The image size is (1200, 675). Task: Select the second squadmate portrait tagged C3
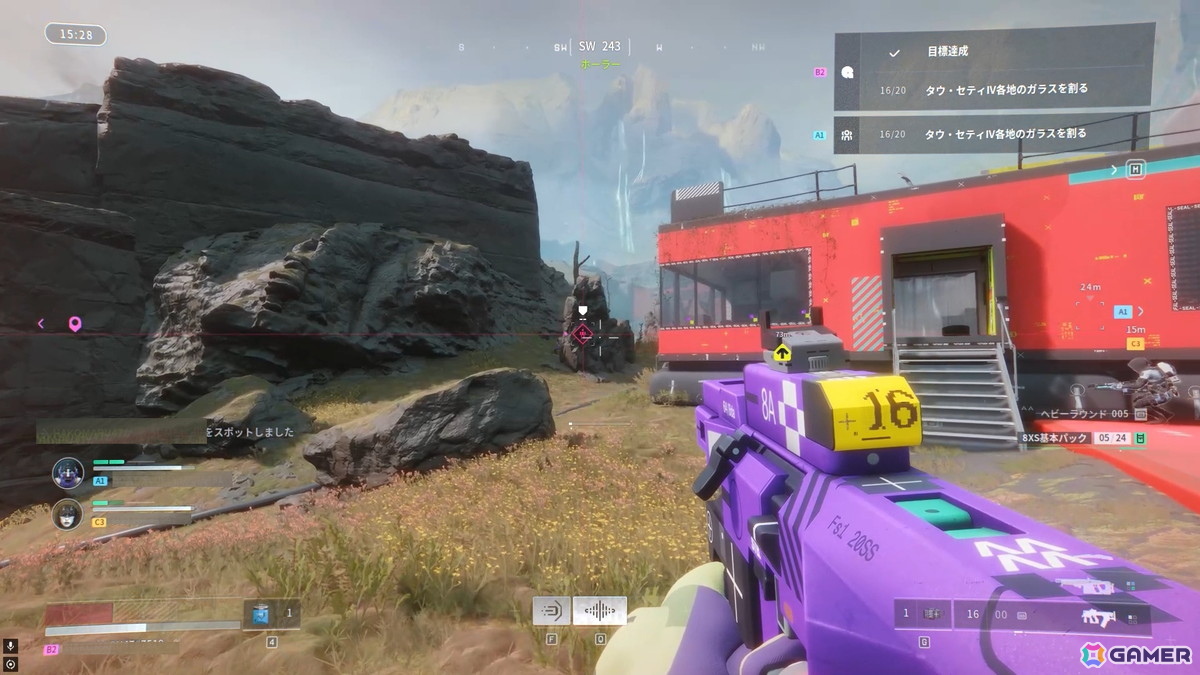[x=68, y=513]
